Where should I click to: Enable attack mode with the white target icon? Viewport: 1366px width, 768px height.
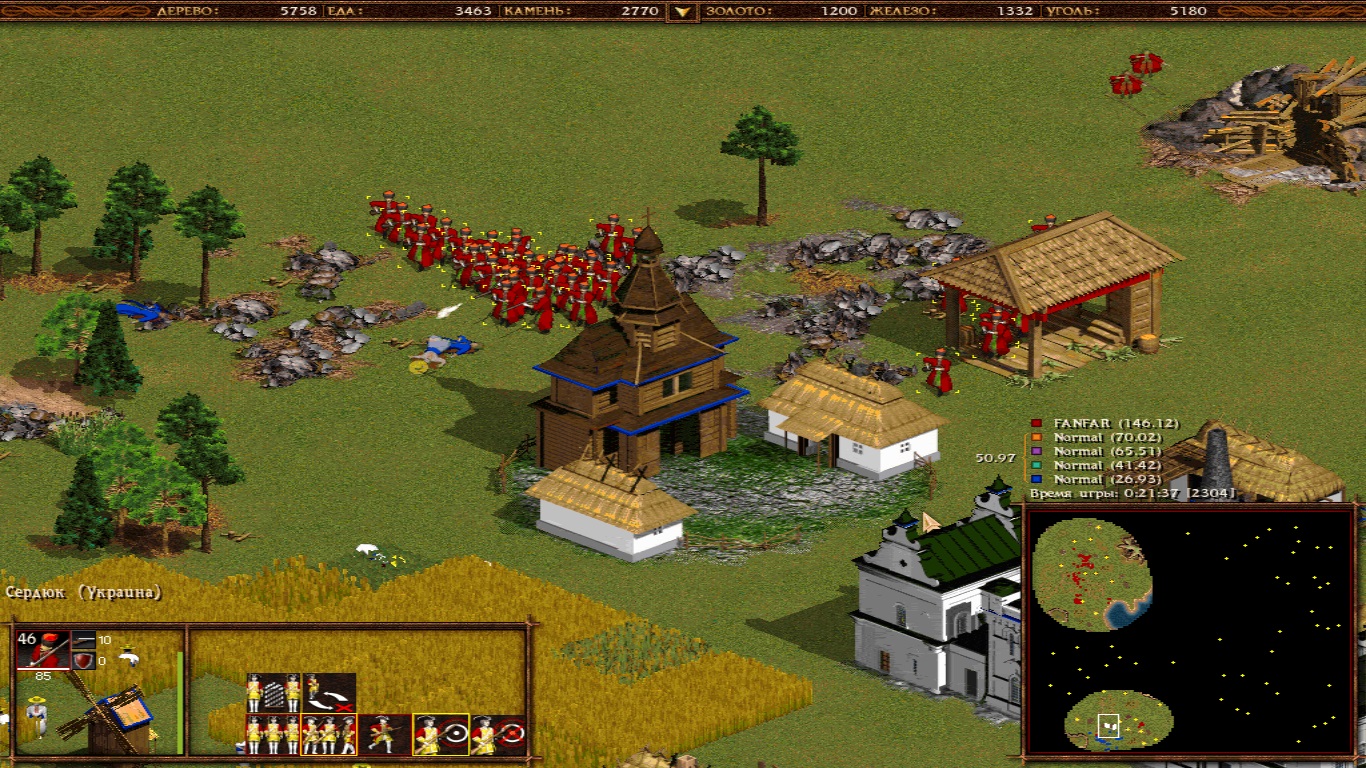coord(441,734)
